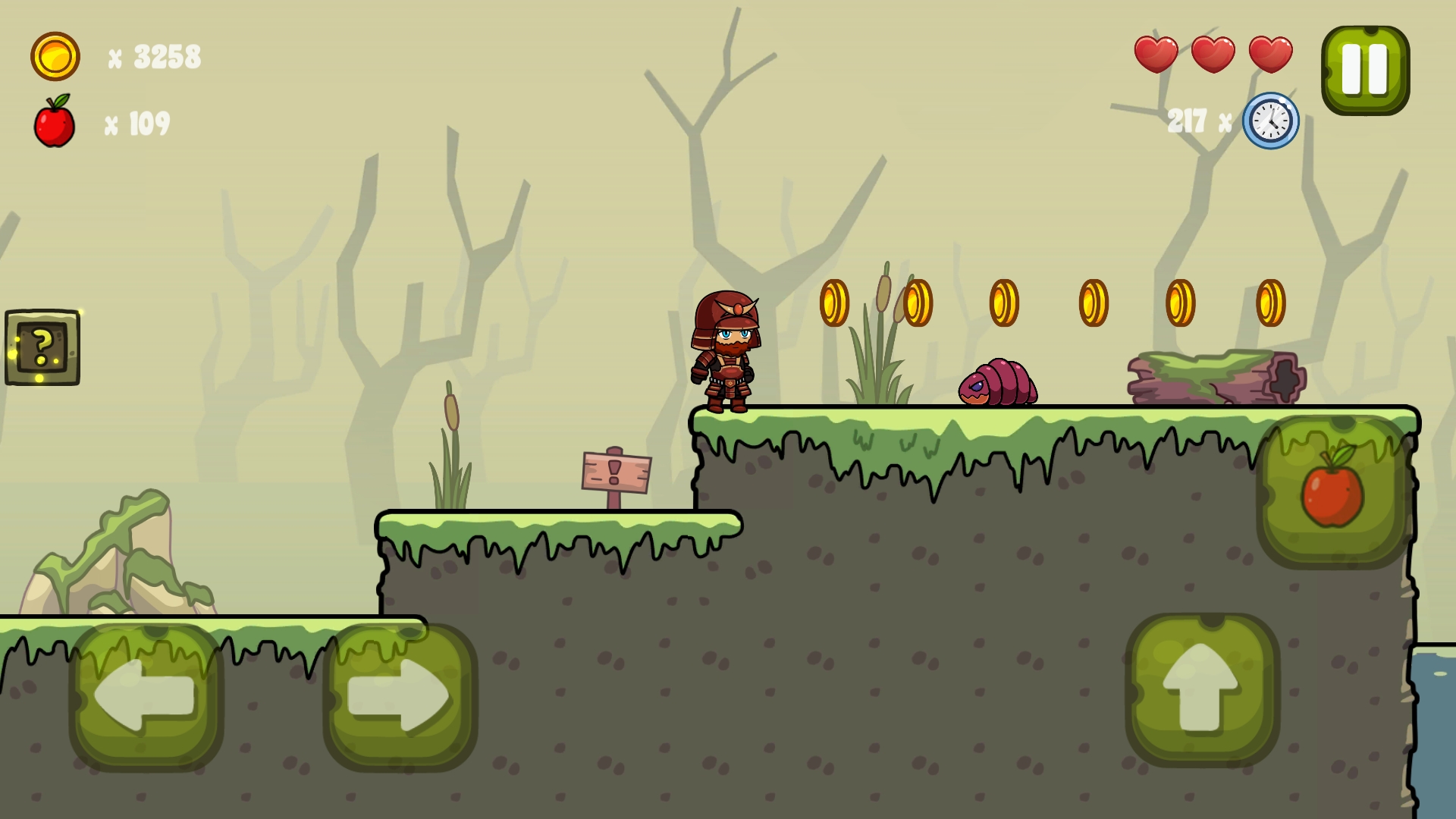The image size is (1456, 819).
Task: Collect the leftmost floating coin
Action: tap(835, 301)
